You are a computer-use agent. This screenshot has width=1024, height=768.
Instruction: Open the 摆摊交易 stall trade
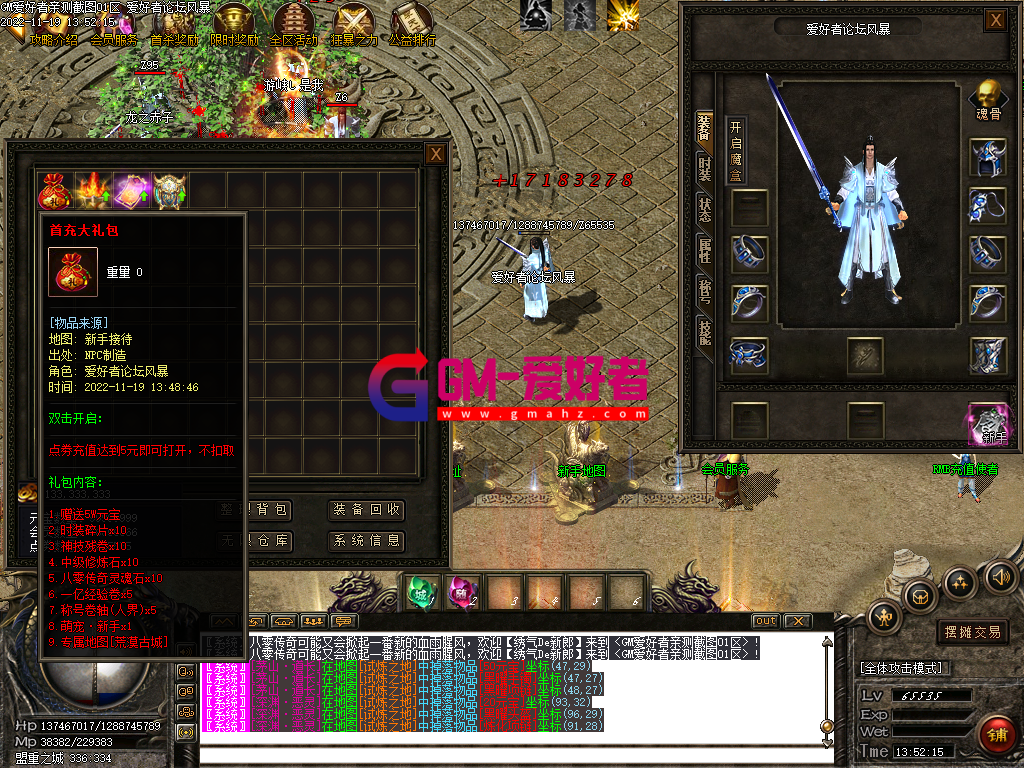(973, 632)
